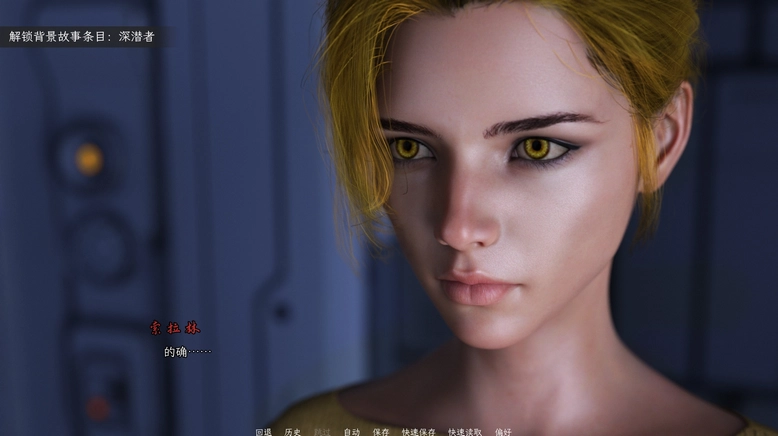Open the 保存 save menu

(x=381, y=432)
